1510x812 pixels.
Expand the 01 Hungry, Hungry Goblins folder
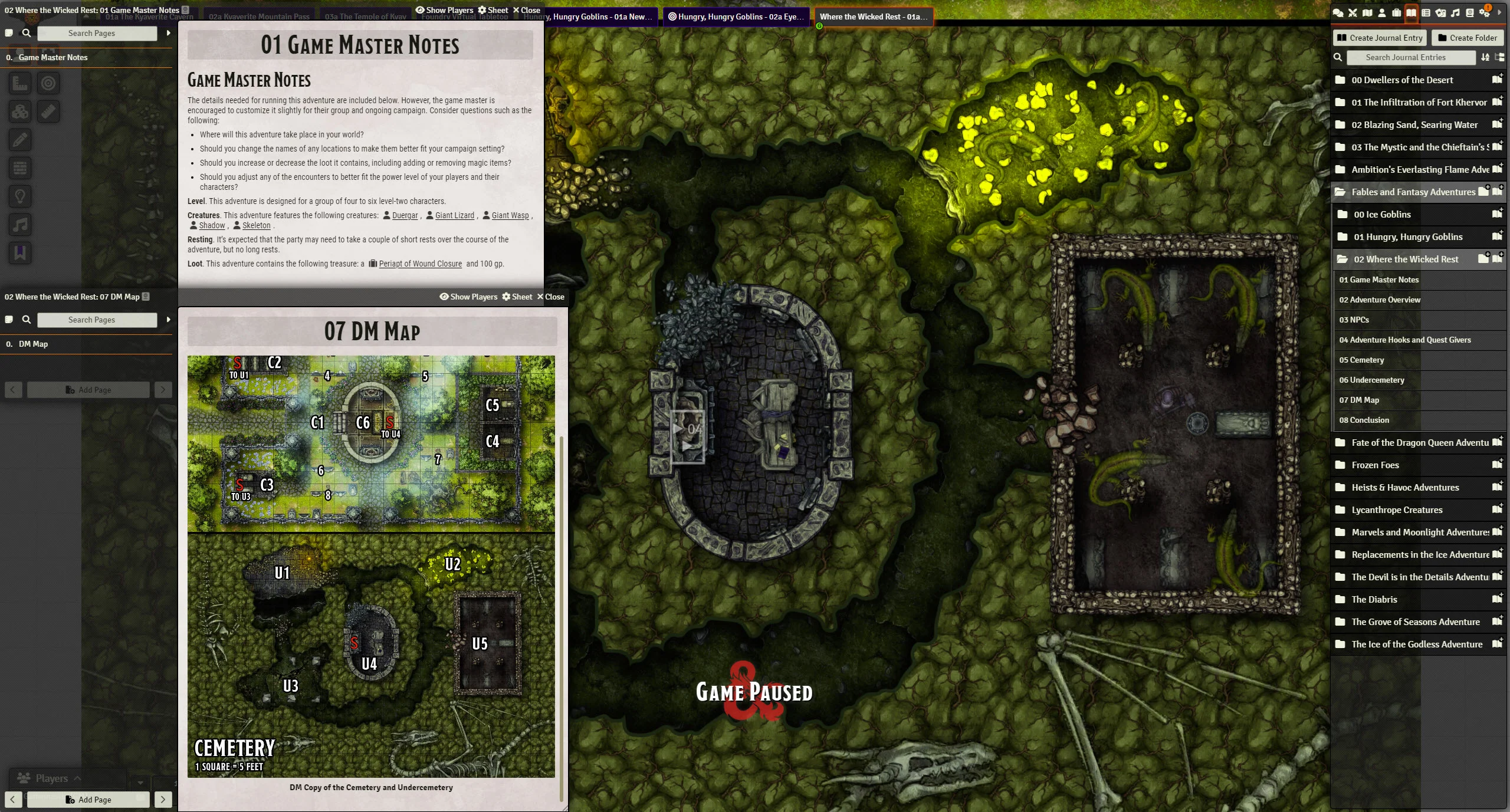click(x=1408, y=236)
